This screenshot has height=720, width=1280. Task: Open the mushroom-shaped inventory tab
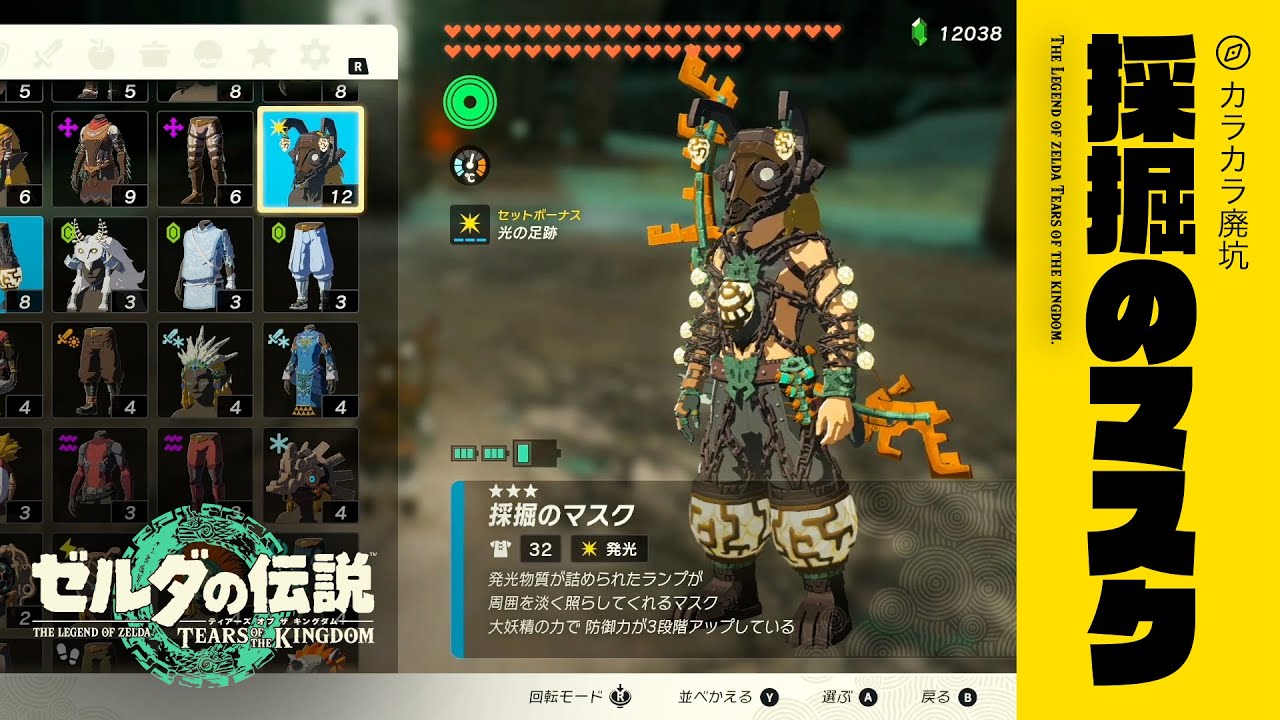point(207,52)
